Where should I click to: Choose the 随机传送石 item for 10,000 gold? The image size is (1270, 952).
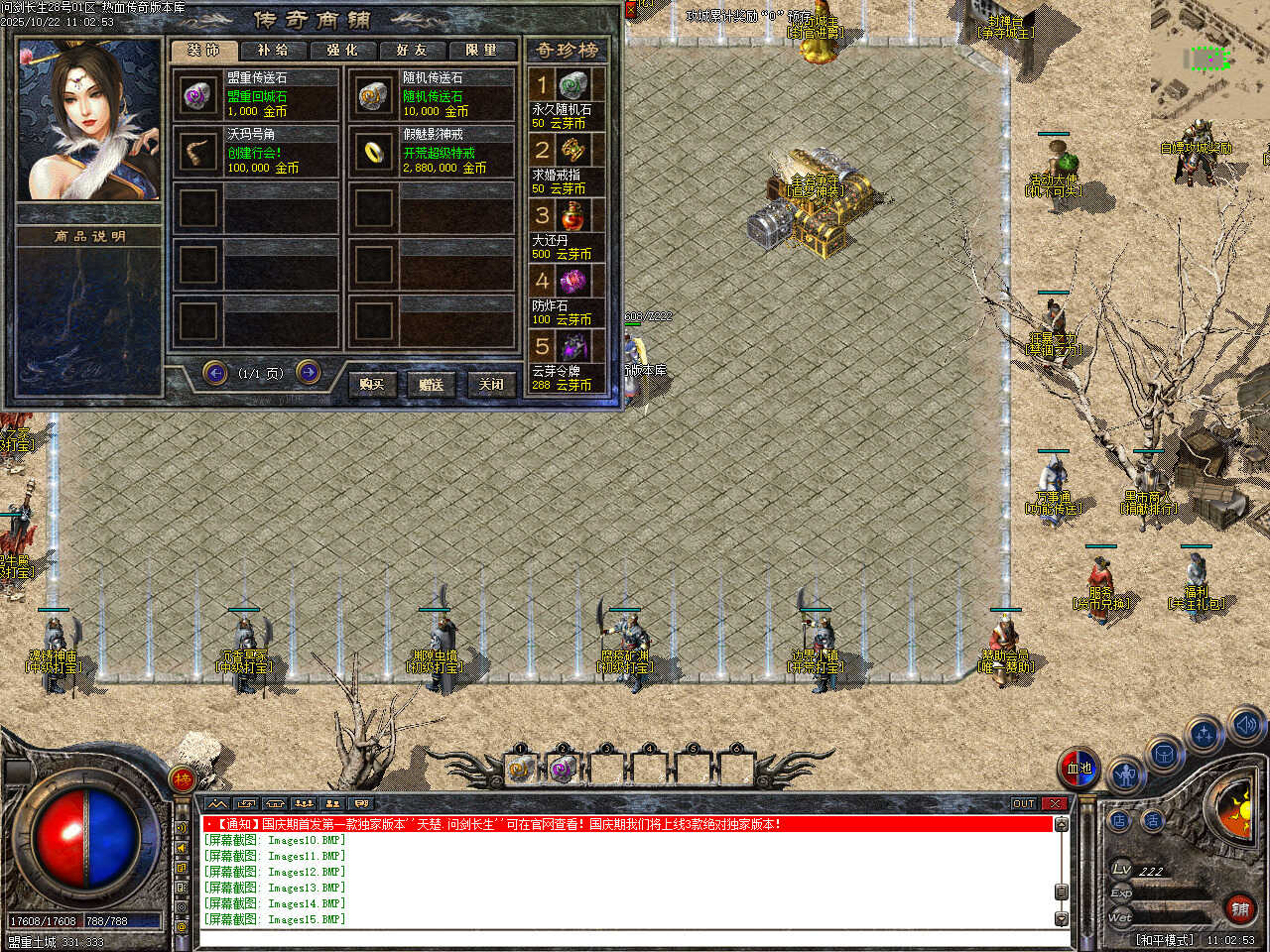tap(432, 94)
